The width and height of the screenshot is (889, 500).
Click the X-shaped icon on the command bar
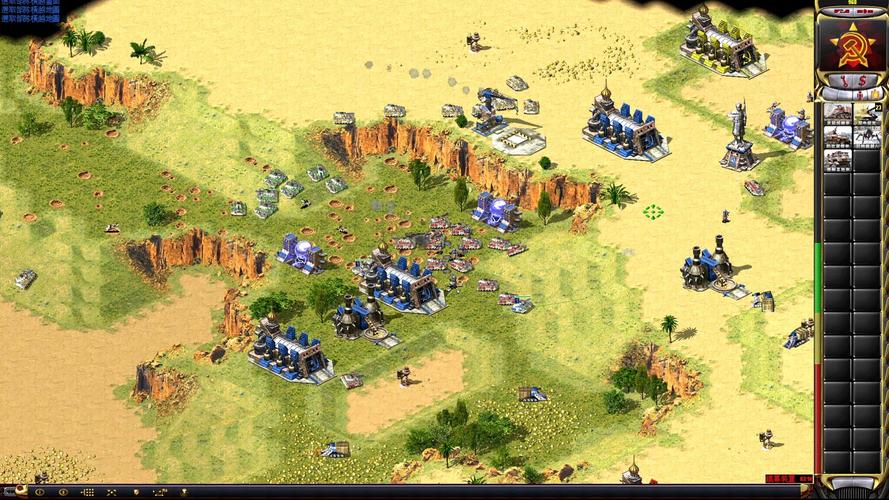(113, 492)
